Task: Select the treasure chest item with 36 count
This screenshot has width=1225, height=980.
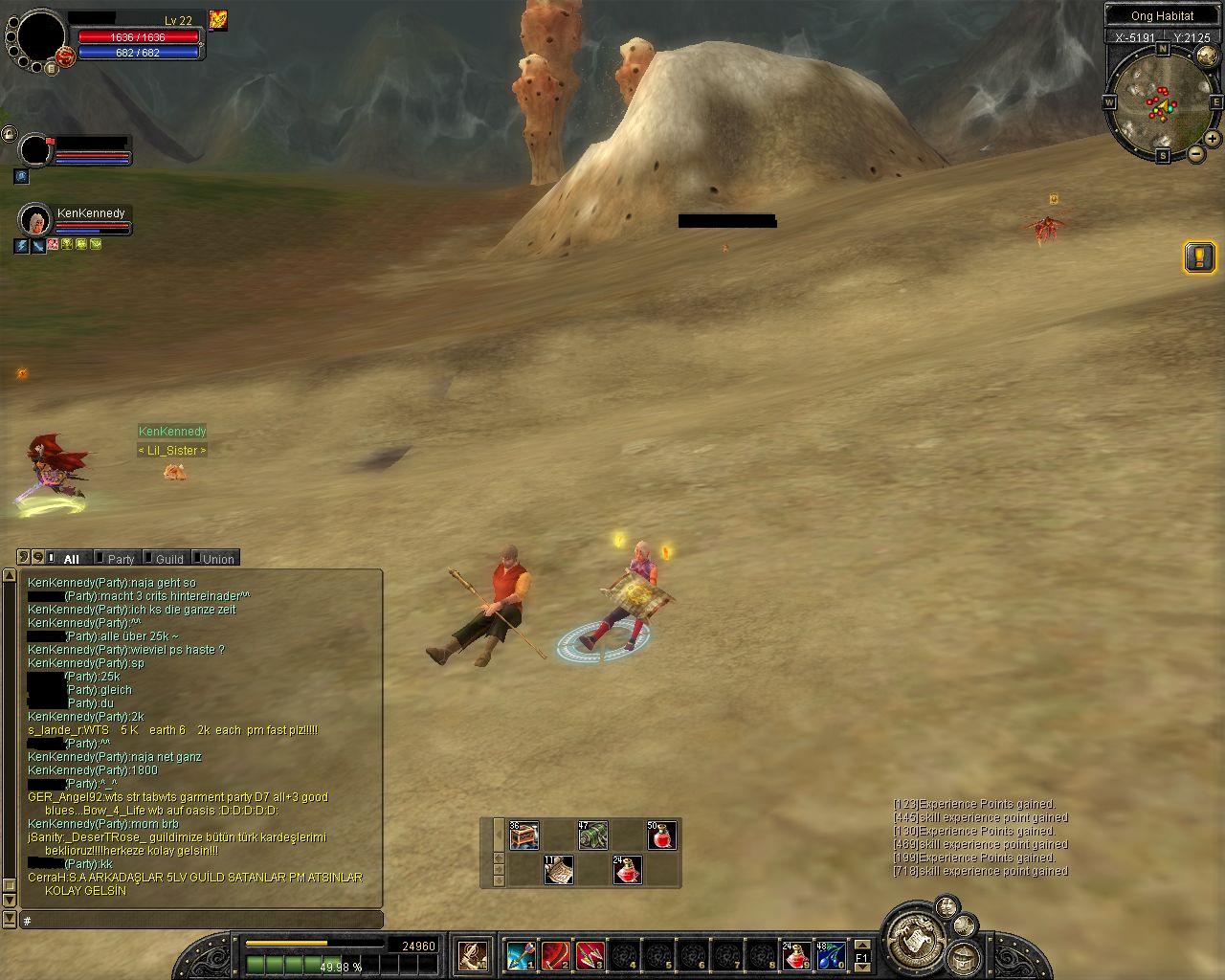Action: click(x=524, y=835)
